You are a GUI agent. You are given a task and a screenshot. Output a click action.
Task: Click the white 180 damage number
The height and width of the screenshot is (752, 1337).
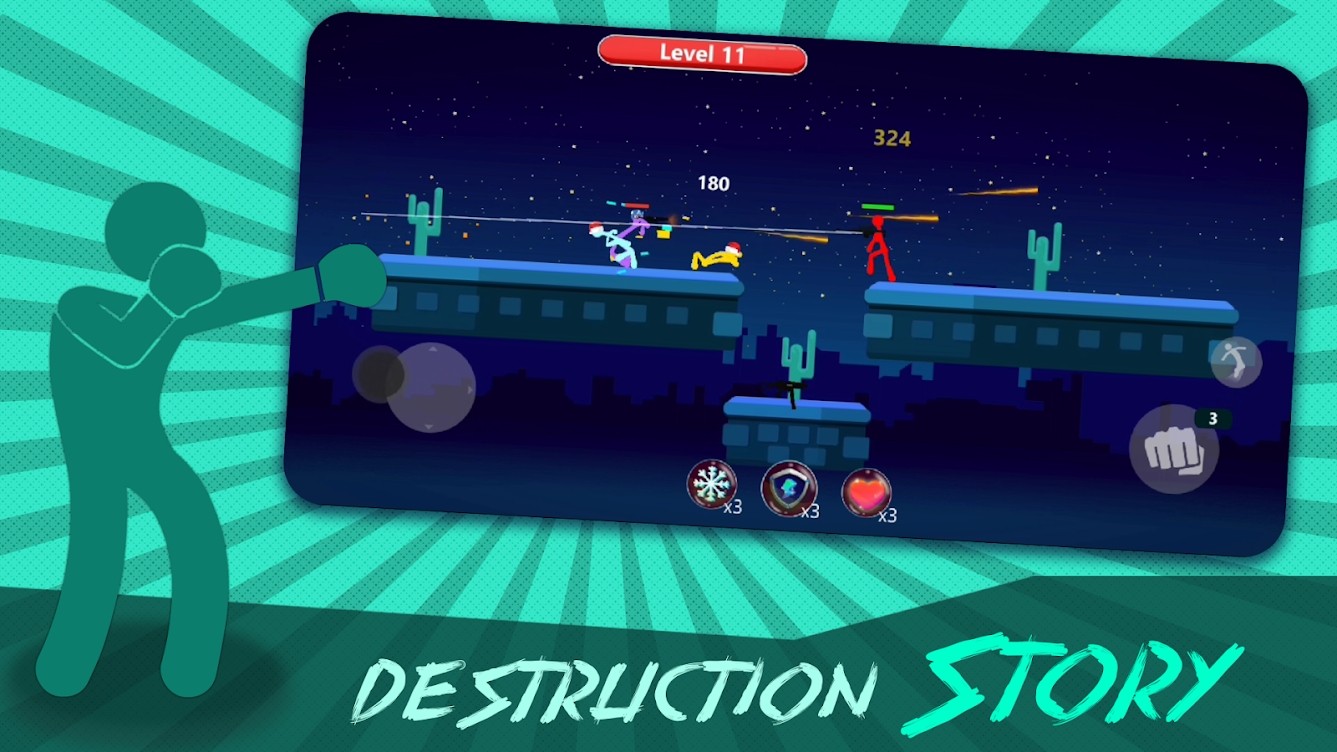(x=712, y=182)
